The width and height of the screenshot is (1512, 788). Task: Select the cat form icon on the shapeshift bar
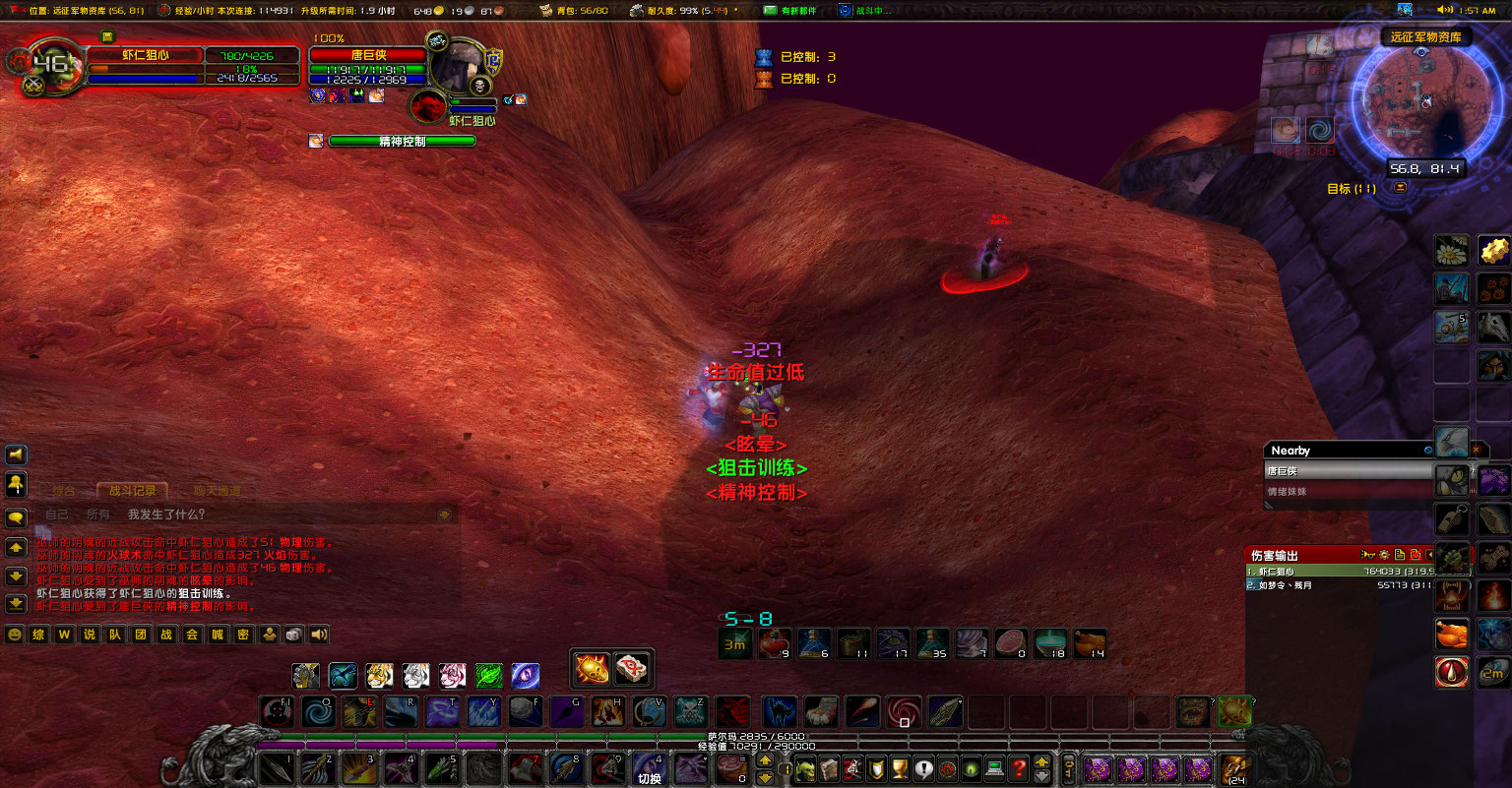coord(379,676)
